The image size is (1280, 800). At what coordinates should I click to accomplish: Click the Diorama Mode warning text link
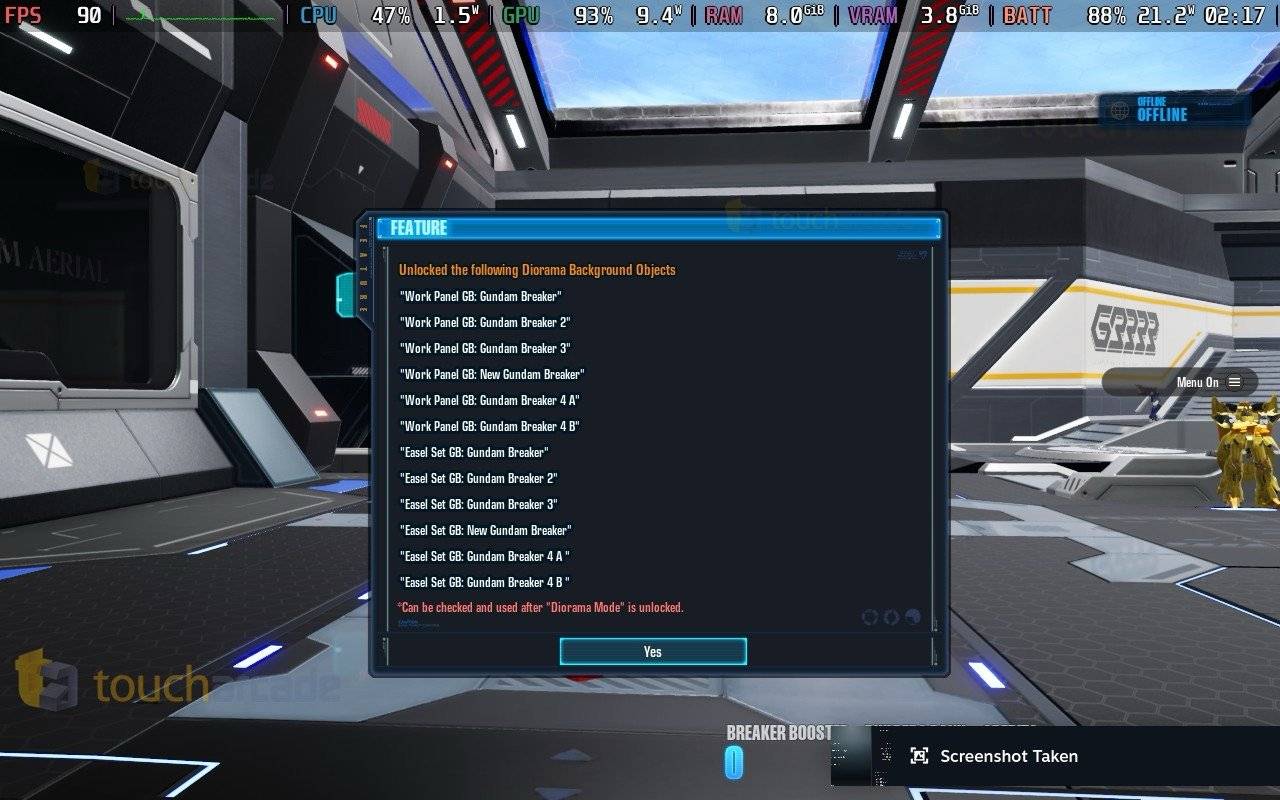(542, 607)
